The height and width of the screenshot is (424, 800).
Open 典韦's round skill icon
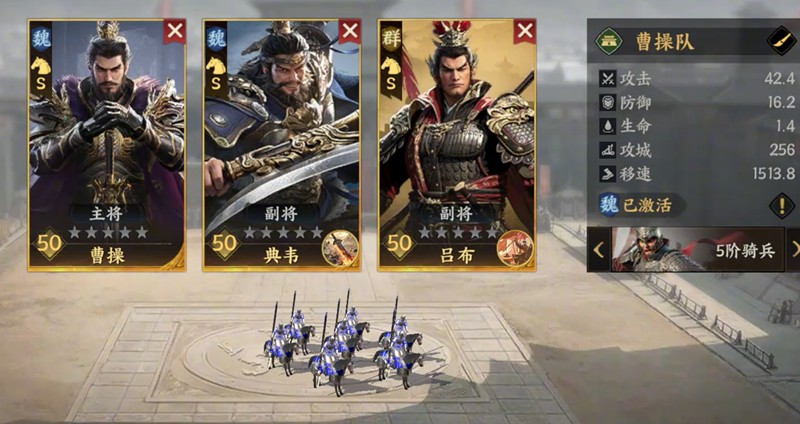(x=340, y=248)
